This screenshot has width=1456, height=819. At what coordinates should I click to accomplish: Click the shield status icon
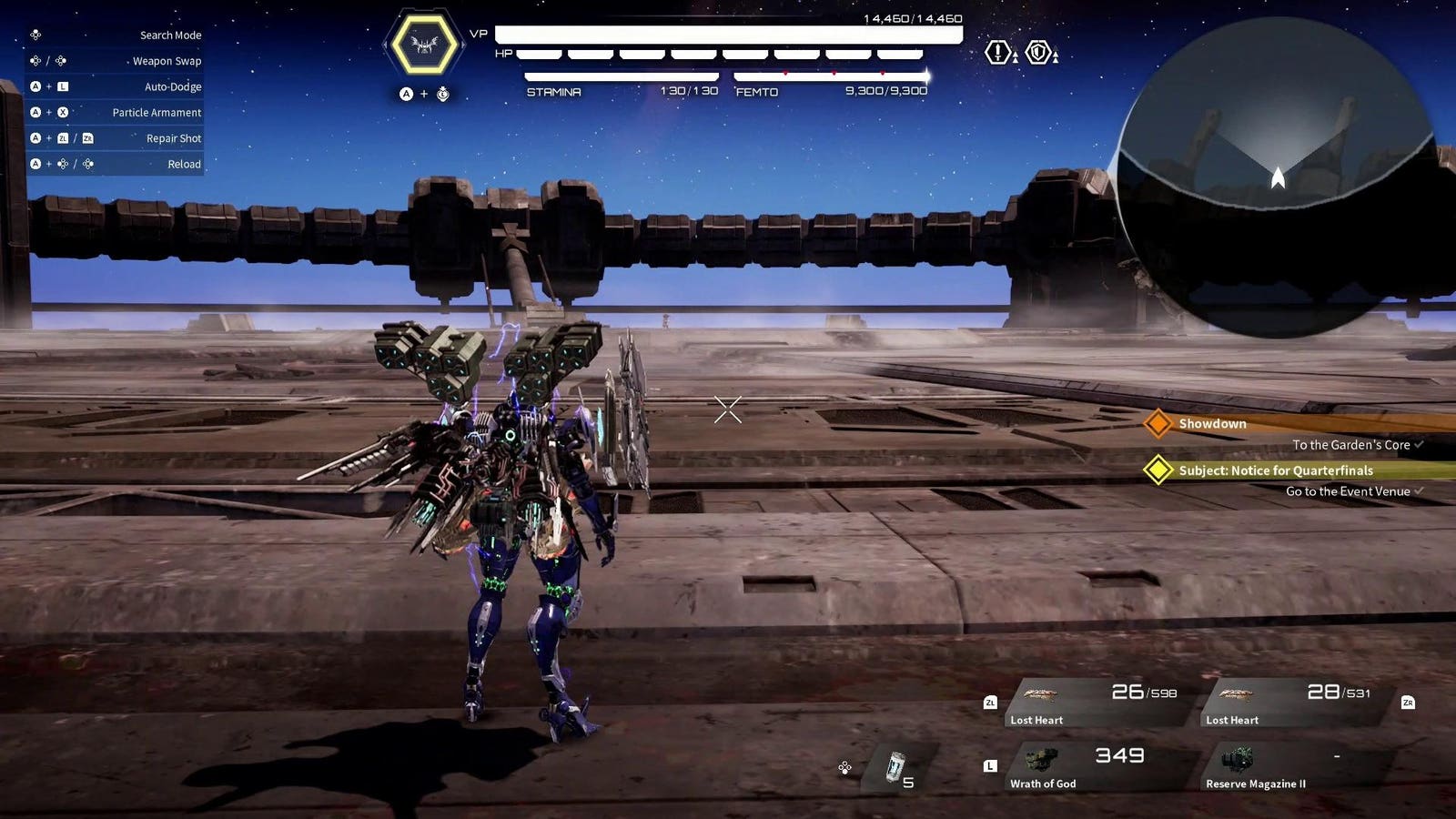[1038, 53]
